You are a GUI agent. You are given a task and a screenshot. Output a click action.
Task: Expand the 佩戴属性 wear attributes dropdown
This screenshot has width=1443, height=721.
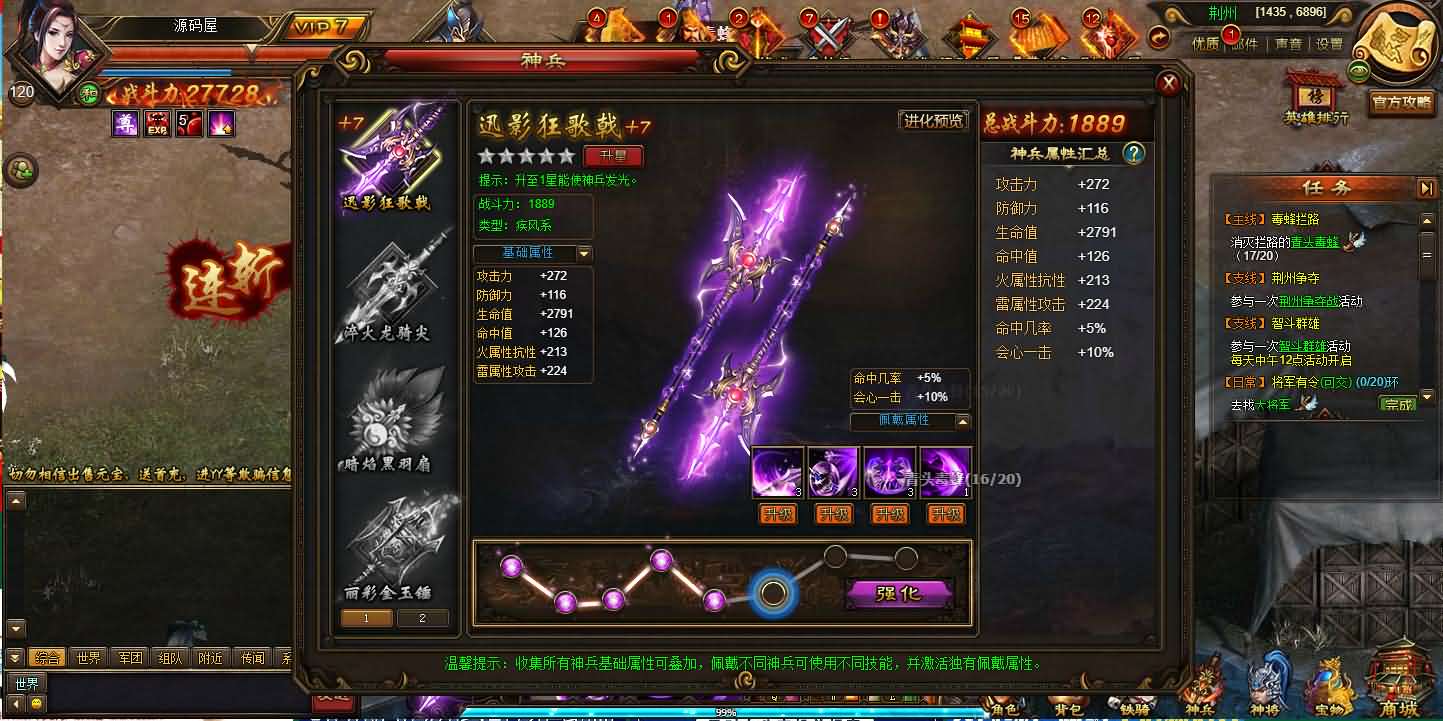pos(963,422)
